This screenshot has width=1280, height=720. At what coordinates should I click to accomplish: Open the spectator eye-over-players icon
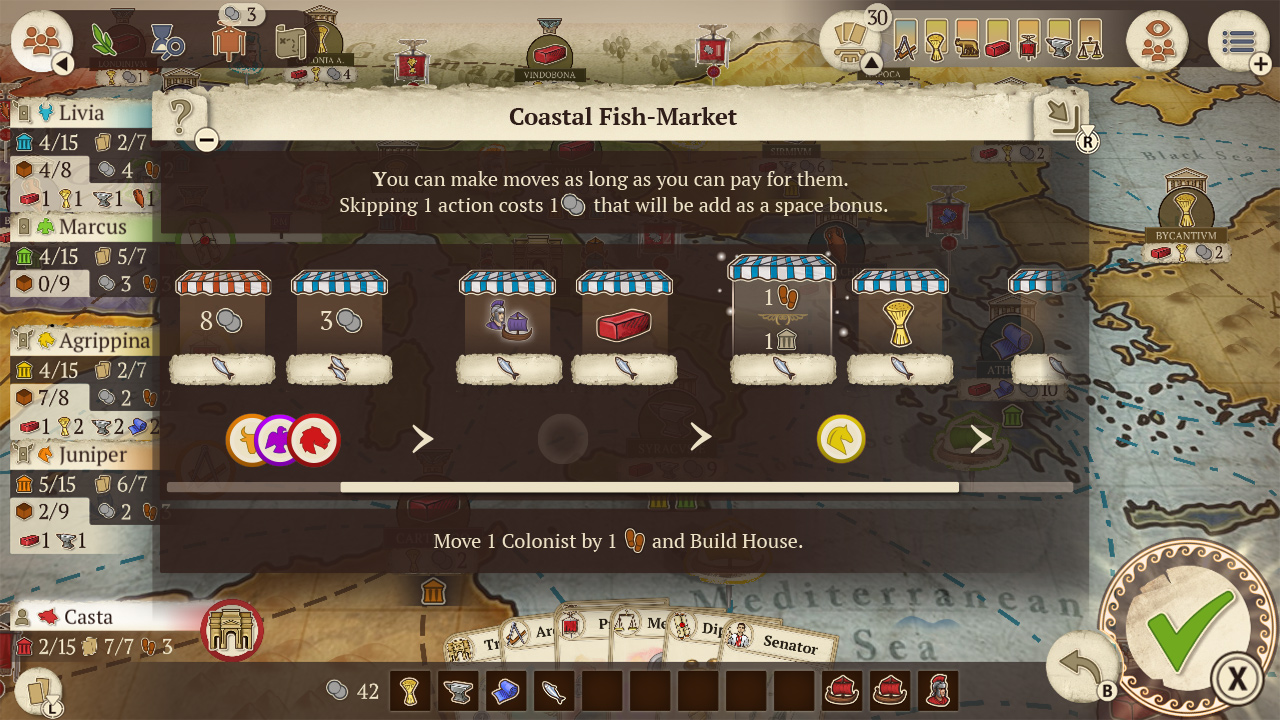click(x=1157, y=42)
